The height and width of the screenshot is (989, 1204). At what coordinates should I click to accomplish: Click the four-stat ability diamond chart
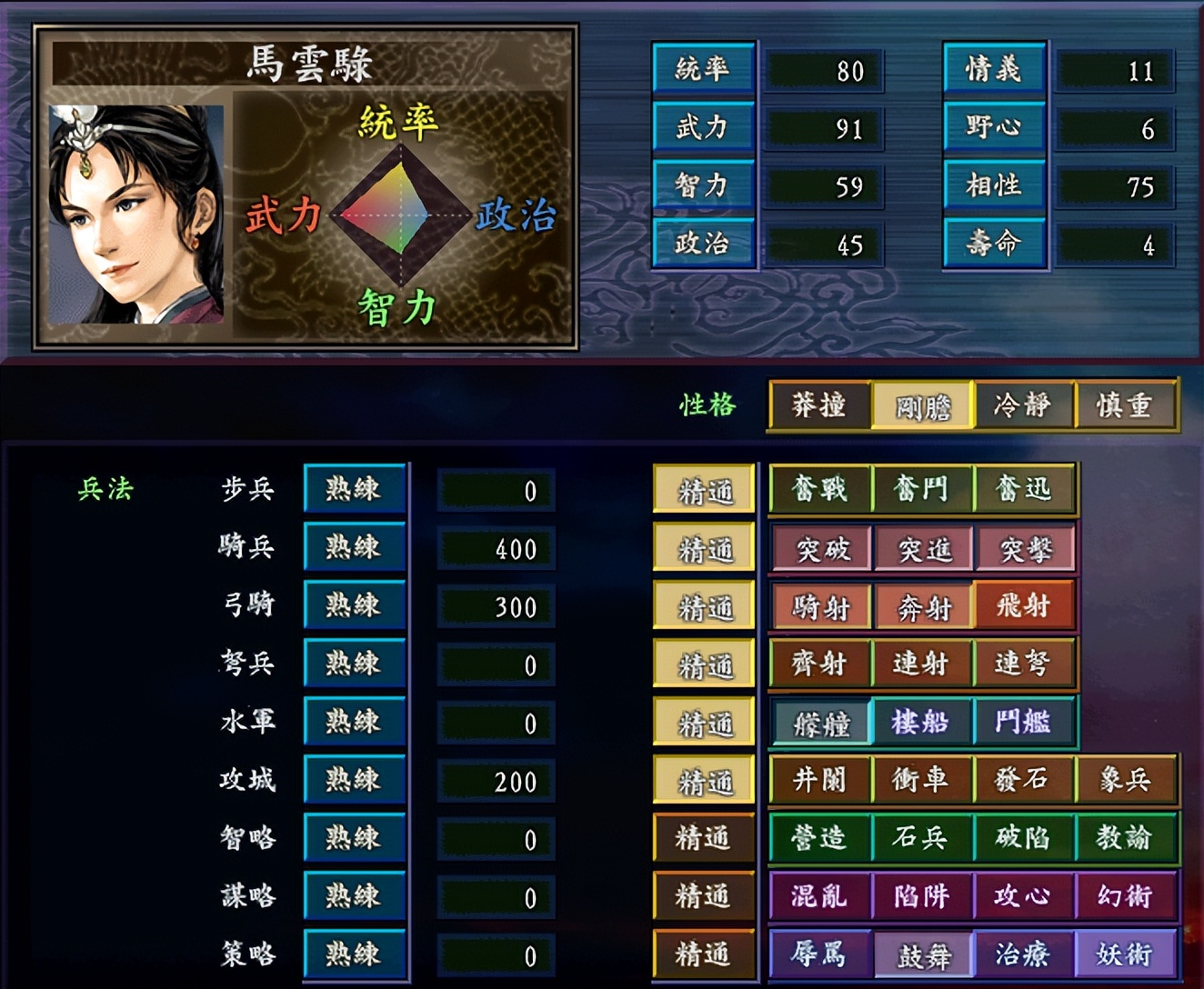point(398,215)
